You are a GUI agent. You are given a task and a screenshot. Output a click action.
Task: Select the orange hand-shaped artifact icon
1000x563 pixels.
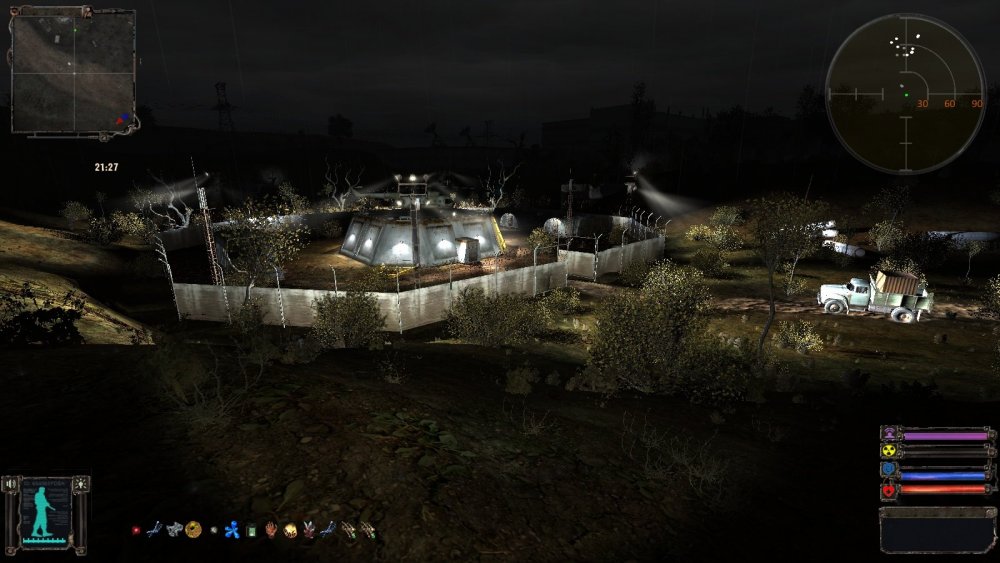271,530
